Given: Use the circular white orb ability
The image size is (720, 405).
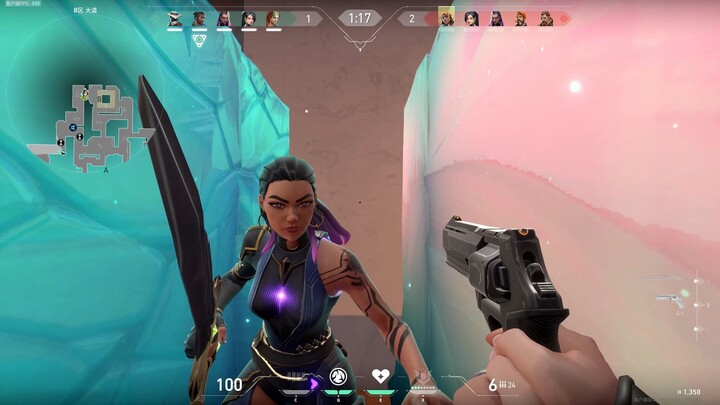Looking at the screenshot, I should (338, 377).
